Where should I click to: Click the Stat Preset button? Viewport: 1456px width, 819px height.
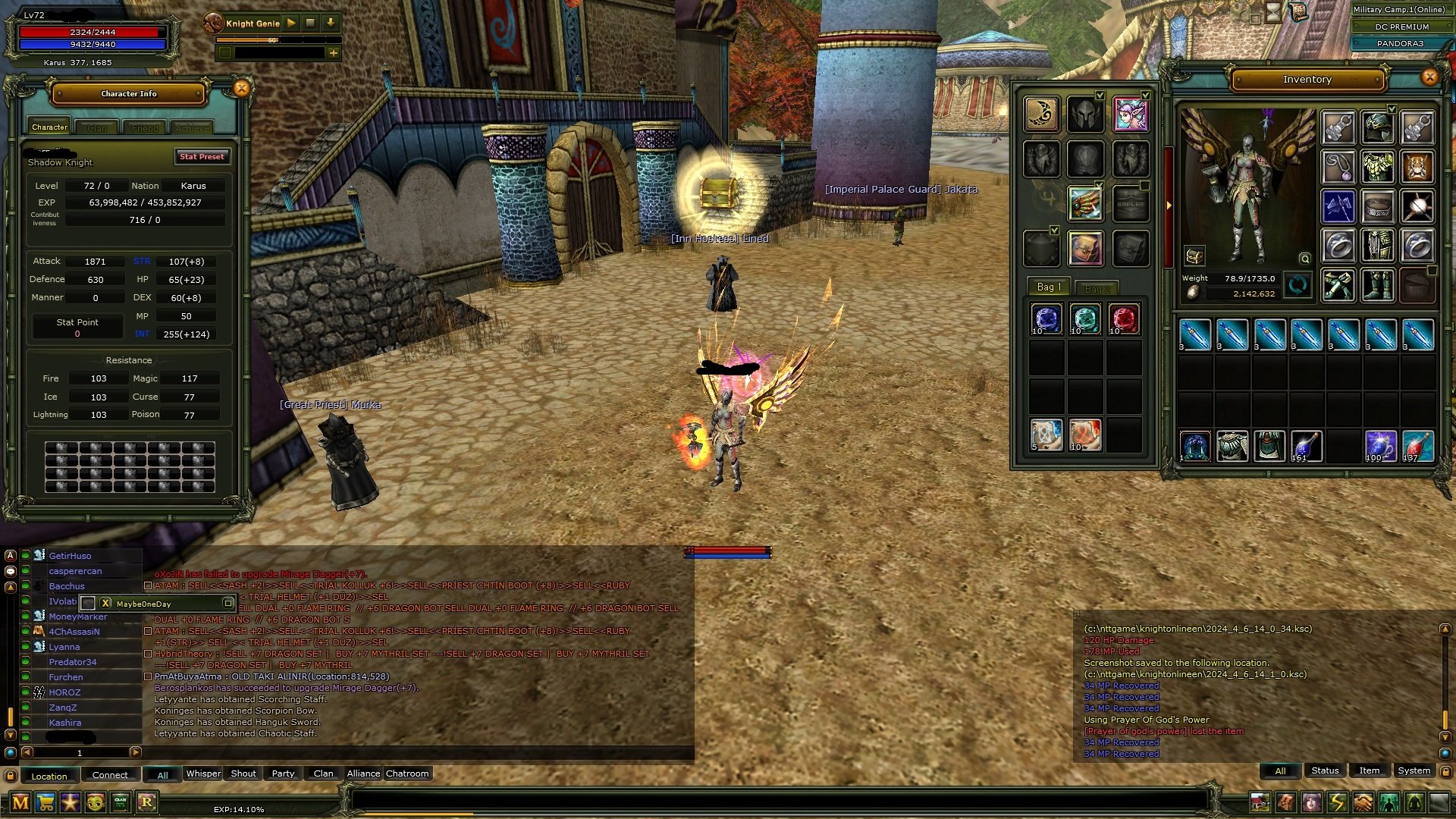click(x=202, y=157)
